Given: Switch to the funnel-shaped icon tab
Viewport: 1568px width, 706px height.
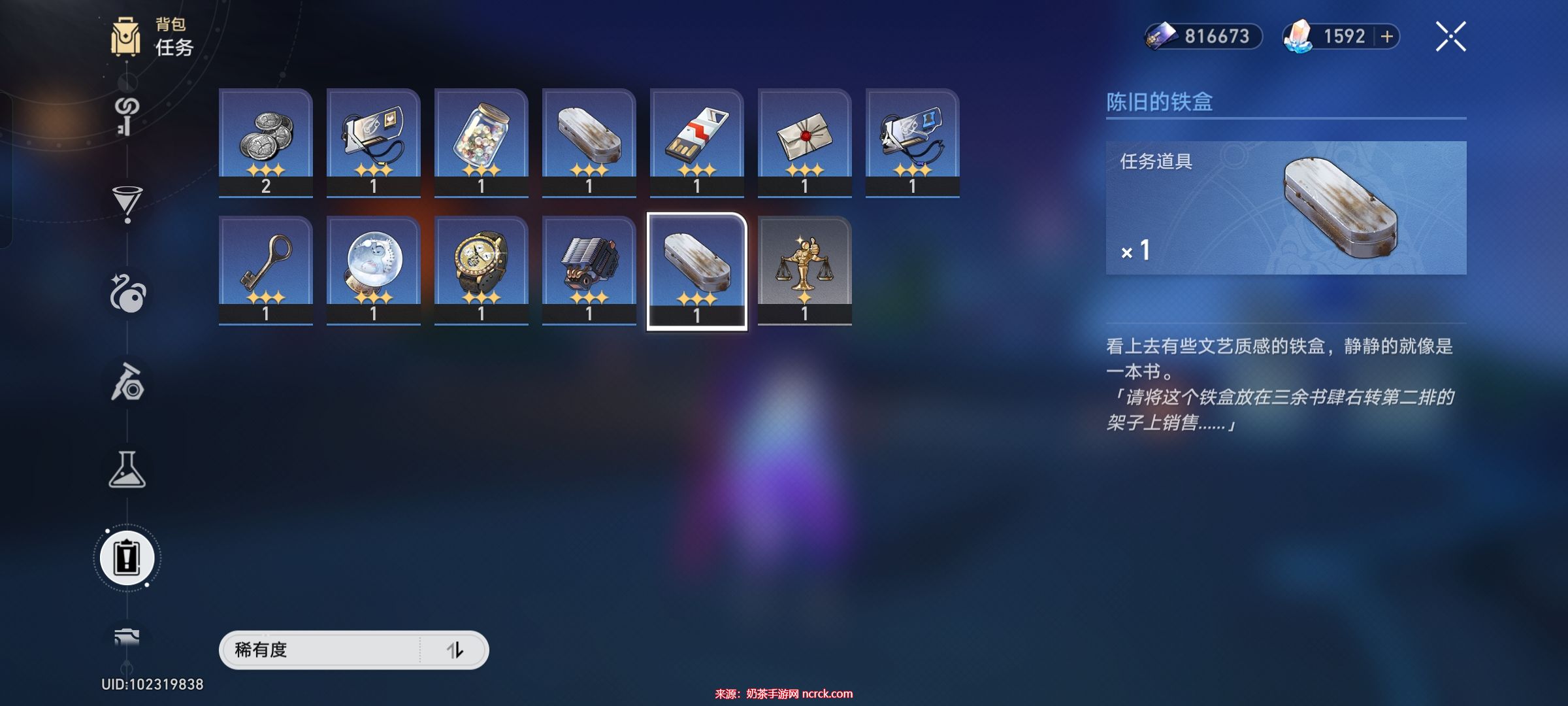Looking at the screenshot, I should pyautogui.click(x=127, y=203).
